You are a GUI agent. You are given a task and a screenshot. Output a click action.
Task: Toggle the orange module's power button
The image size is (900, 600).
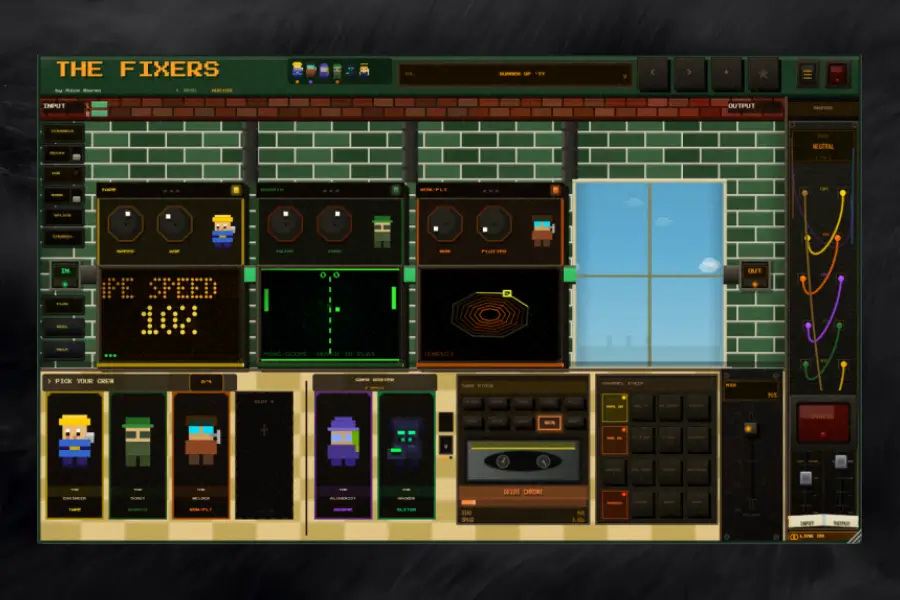click(555, 189)
